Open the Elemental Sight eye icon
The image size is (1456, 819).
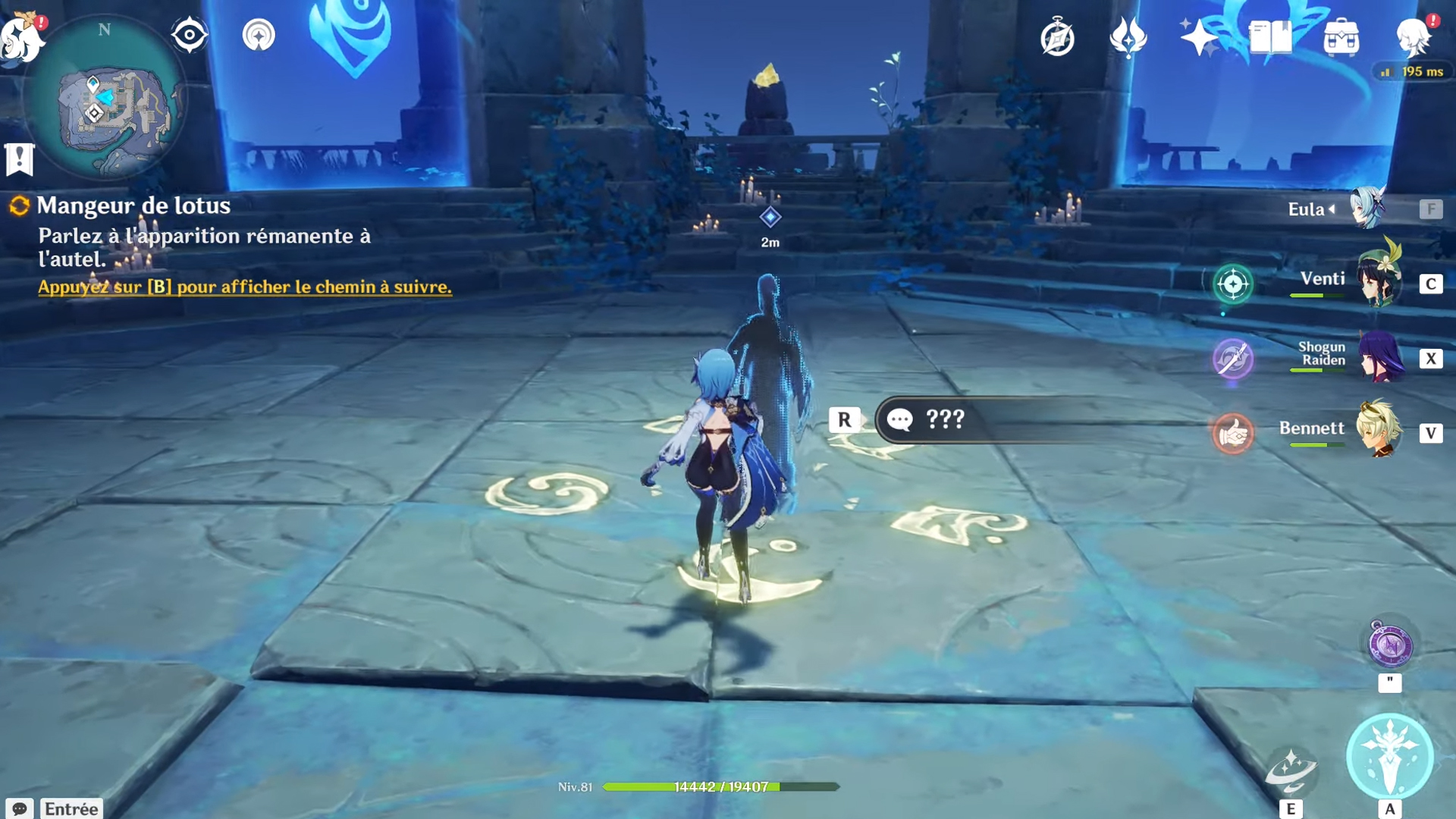(x=188, y=33)
